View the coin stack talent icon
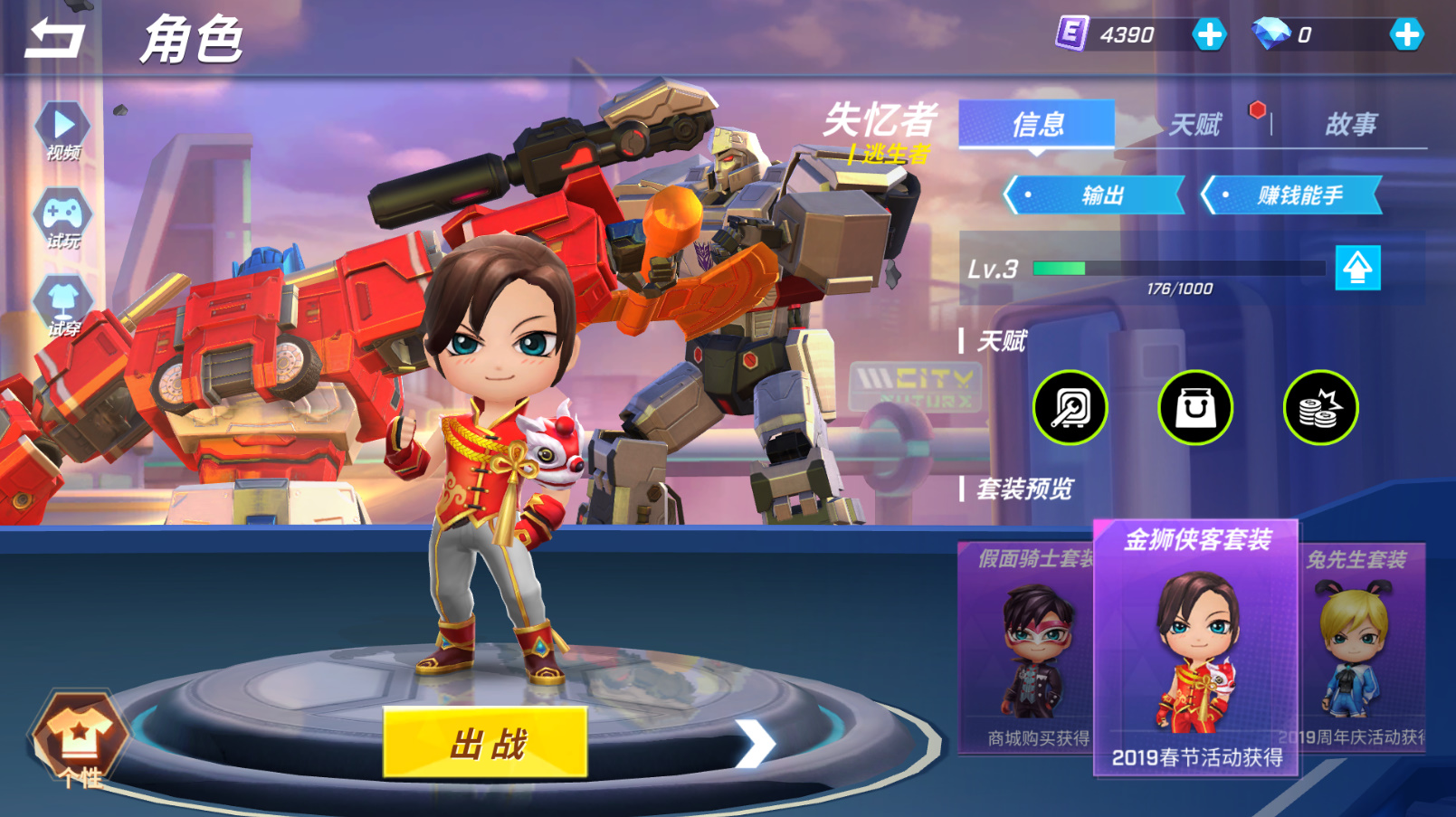The image size is (1456, 817). click(x=1320, y=408)
